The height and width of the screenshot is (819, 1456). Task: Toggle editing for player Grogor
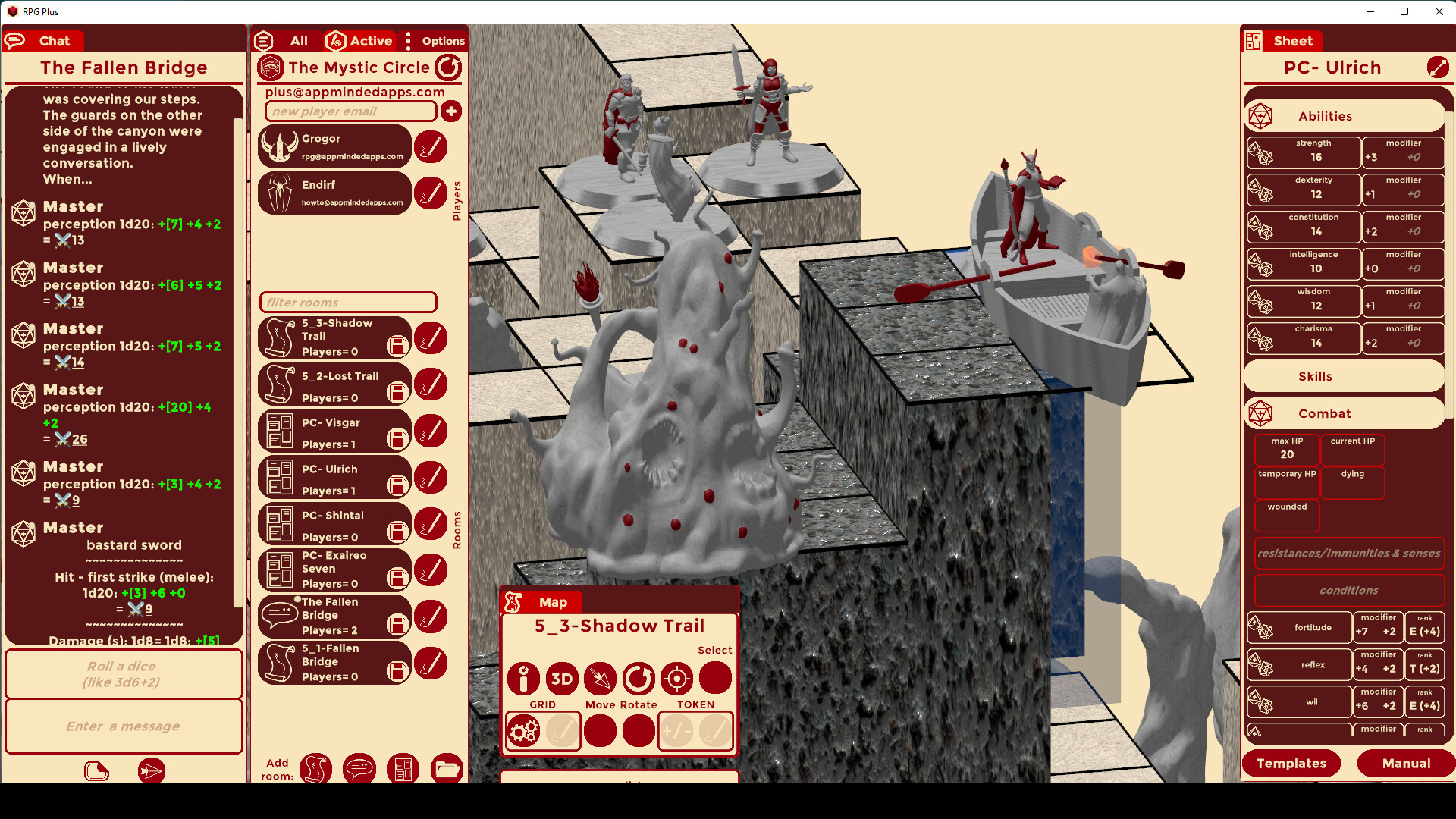431,146
